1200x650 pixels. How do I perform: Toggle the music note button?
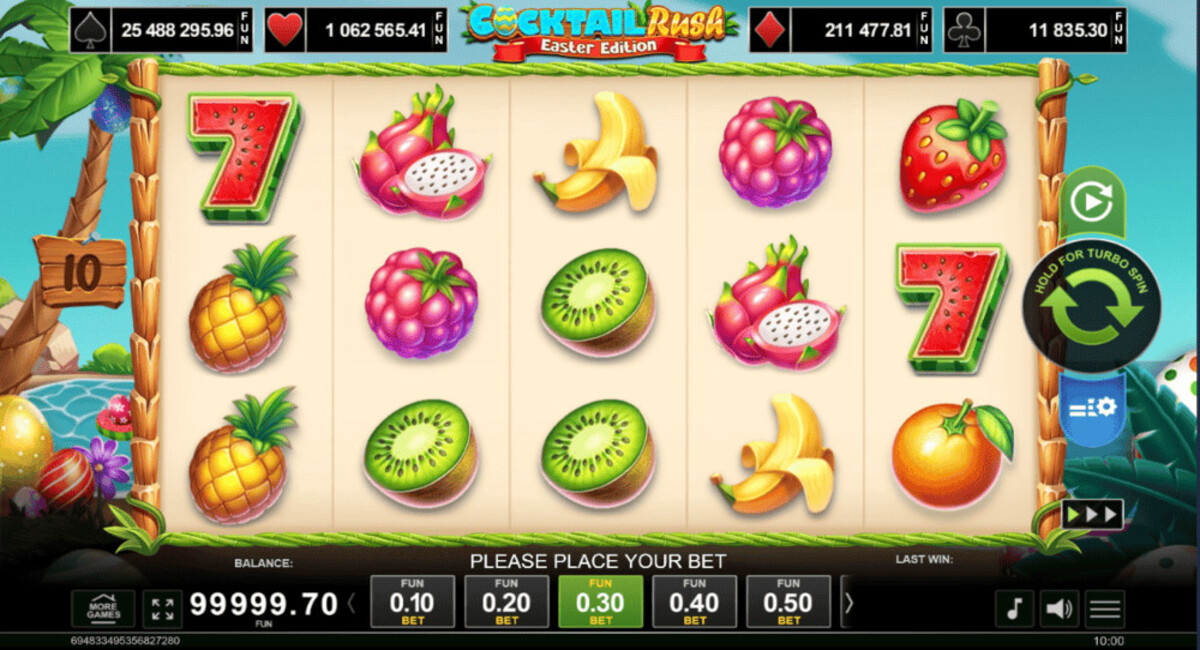[x=1013, y=608]
